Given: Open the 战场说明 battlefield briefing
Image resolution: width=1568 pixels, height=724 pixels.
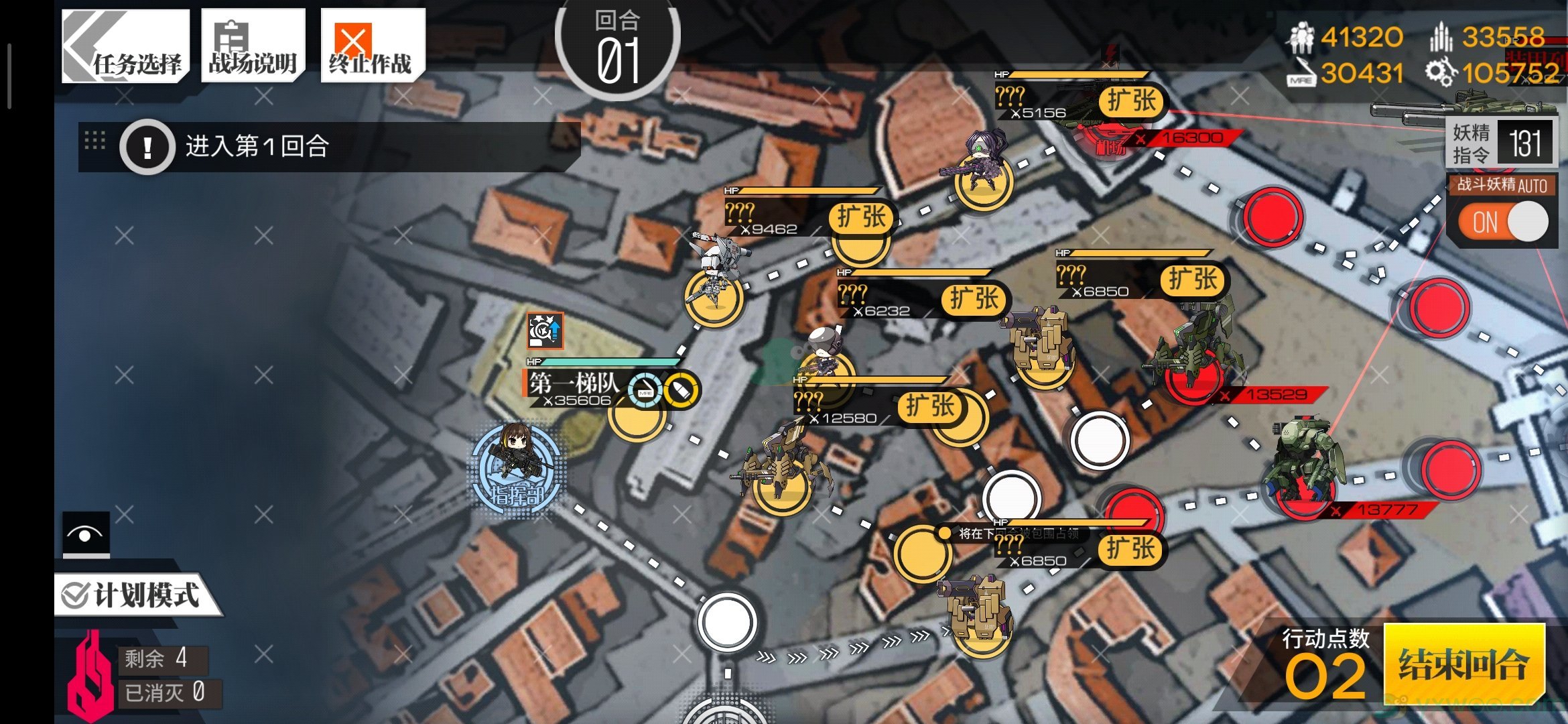Looking at the screenshot, I should 253,47.
